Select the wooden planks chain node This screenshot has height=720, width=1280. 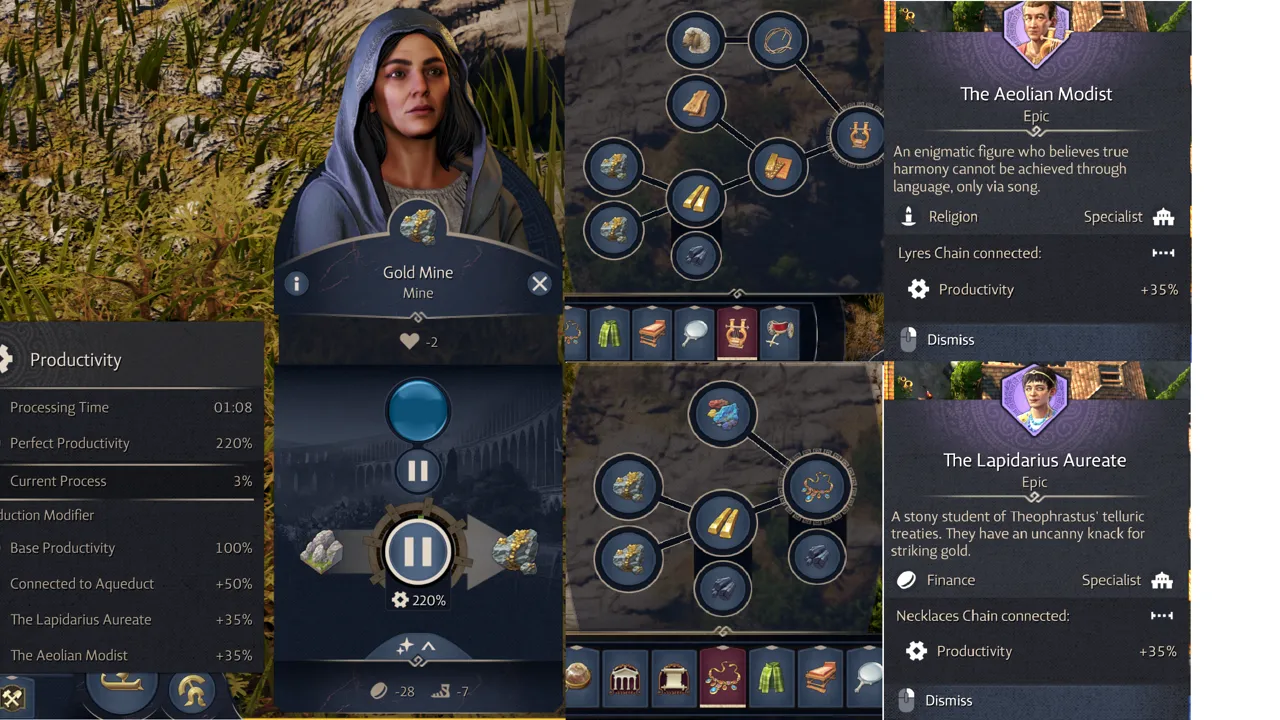coord(695,102)
